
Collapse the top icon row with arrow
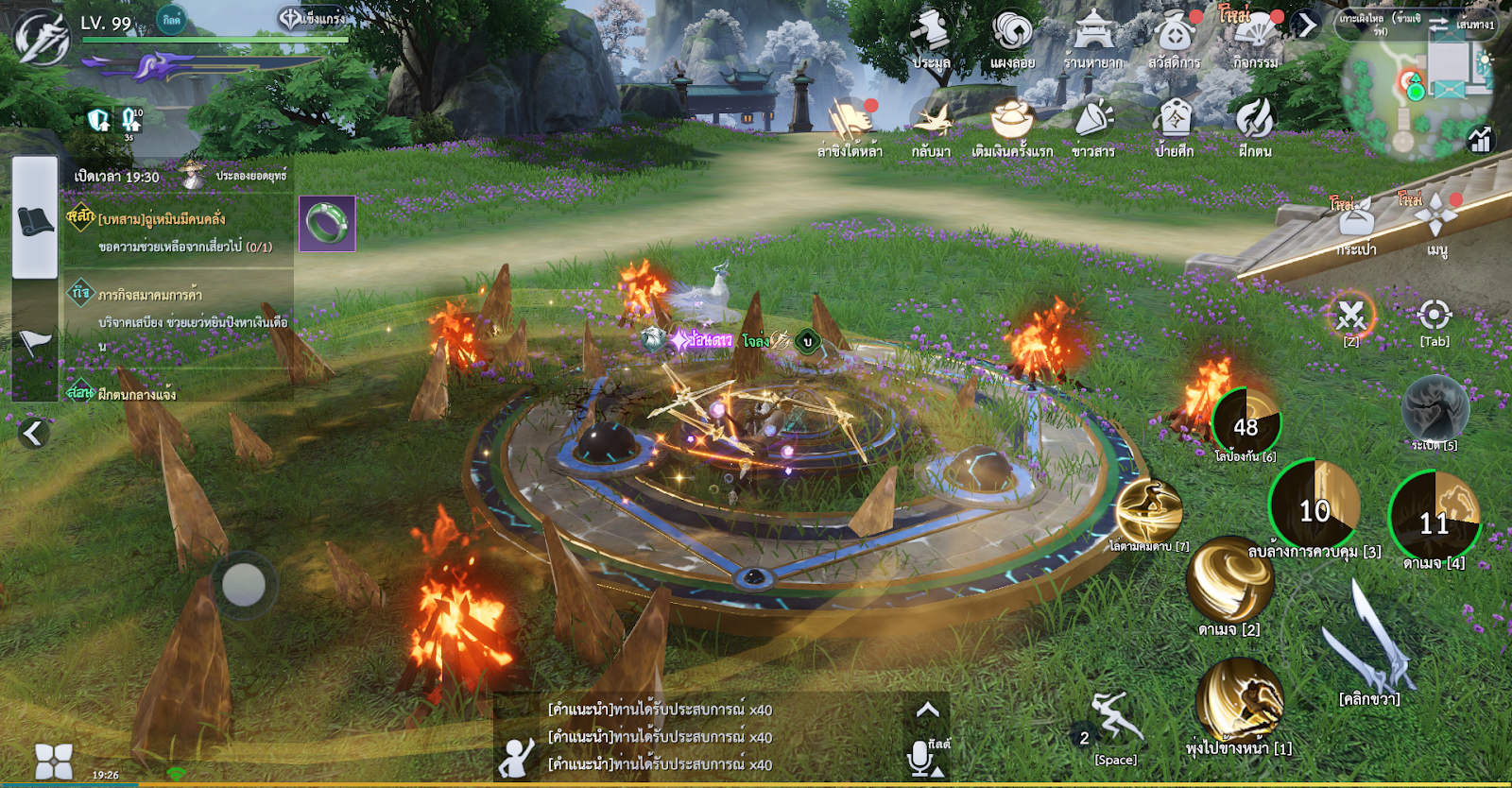click(1307, 25)
